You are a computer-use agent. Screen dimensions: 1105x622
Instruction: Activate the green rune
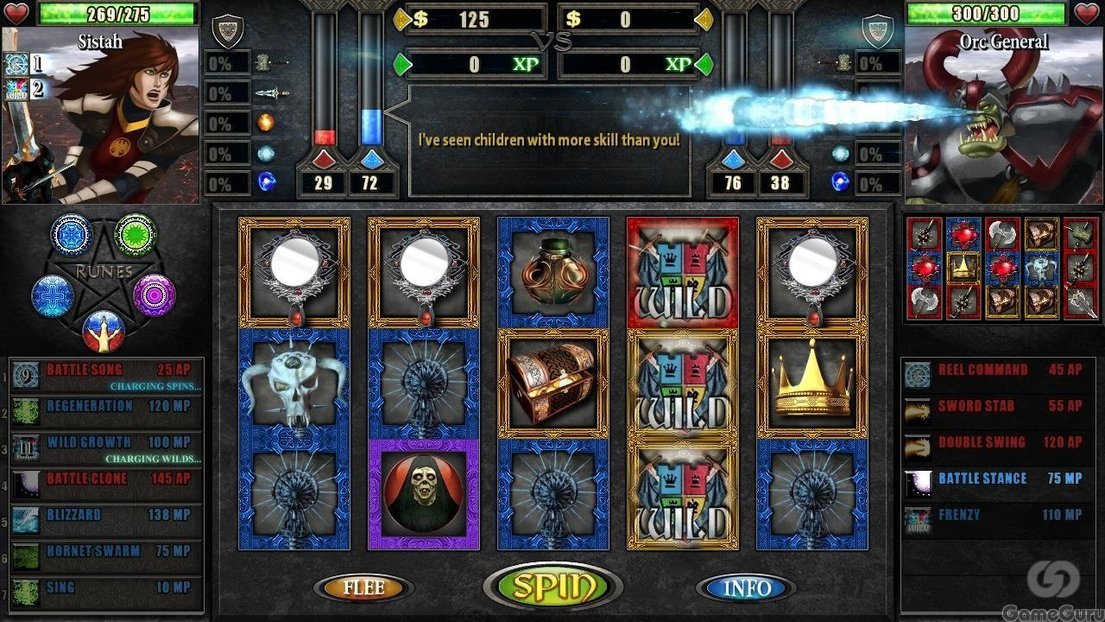tap(135, 234)
